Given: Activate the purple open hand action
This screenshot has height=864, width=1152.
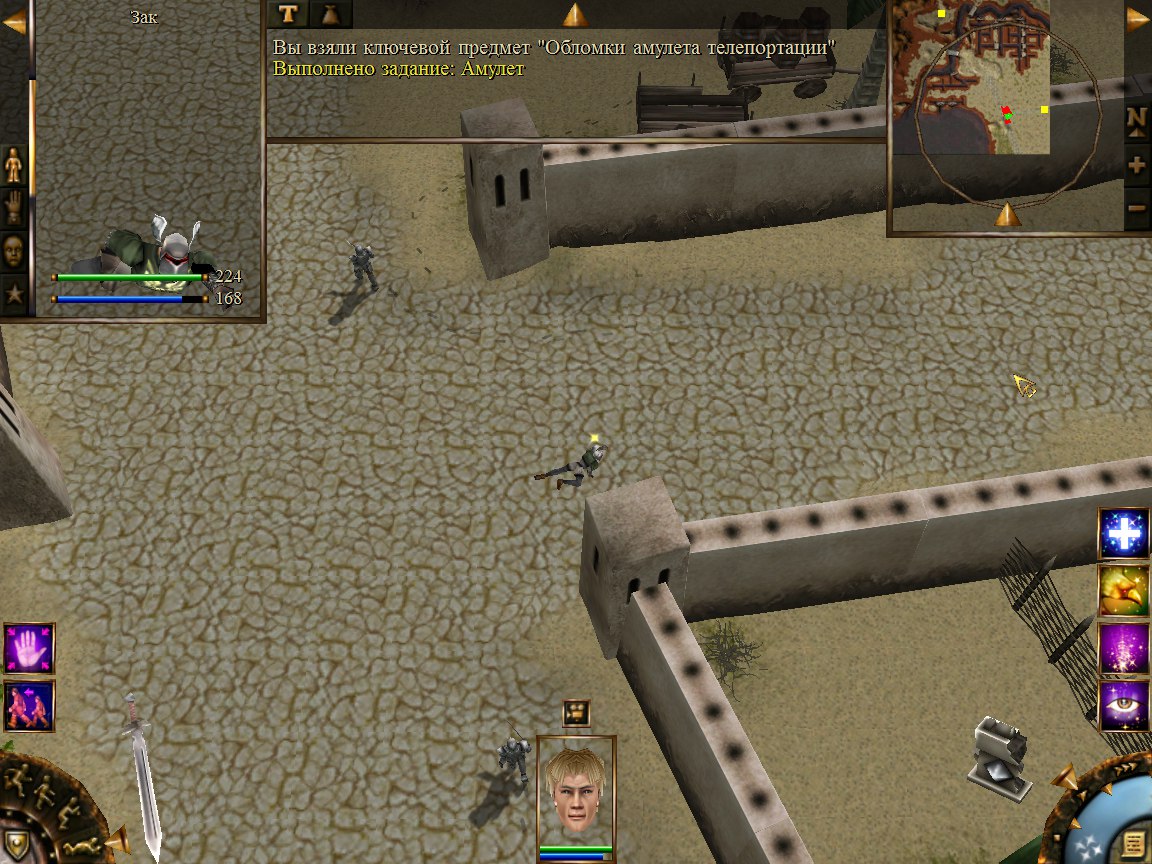Looking at the screenshot, I should coord(29,648).
